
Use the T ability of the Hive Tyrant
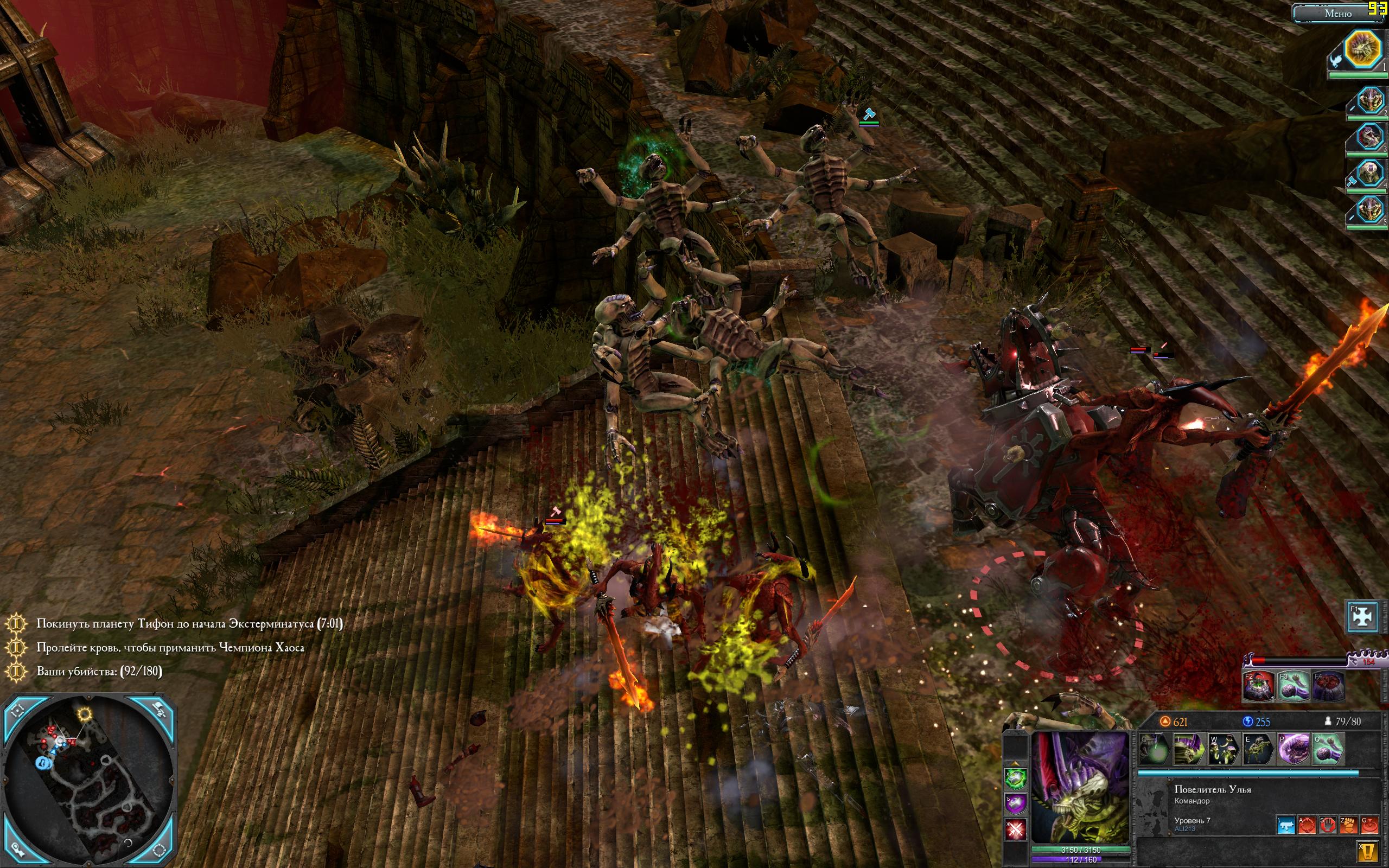(1189, 749)
